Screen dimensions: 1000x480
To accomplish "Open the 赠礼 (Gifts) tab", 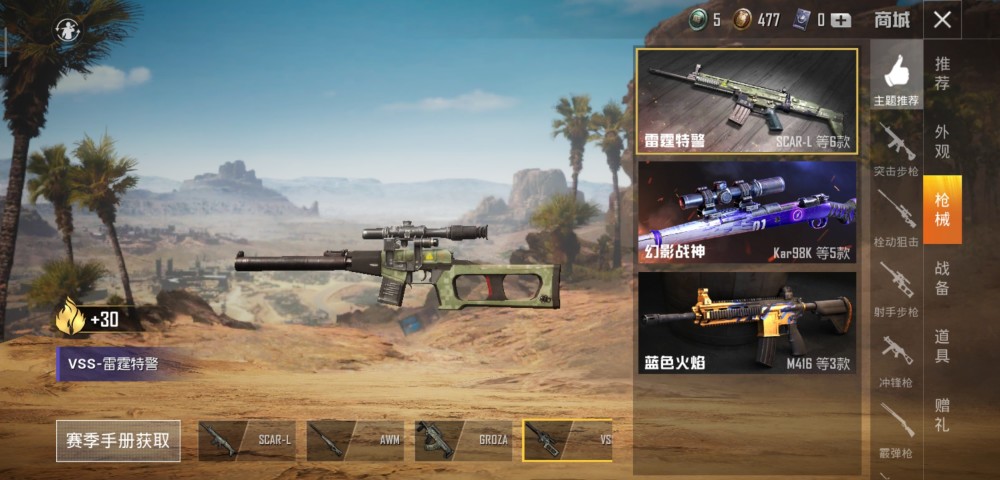I will pyautogui.click(x=942, y=413).
